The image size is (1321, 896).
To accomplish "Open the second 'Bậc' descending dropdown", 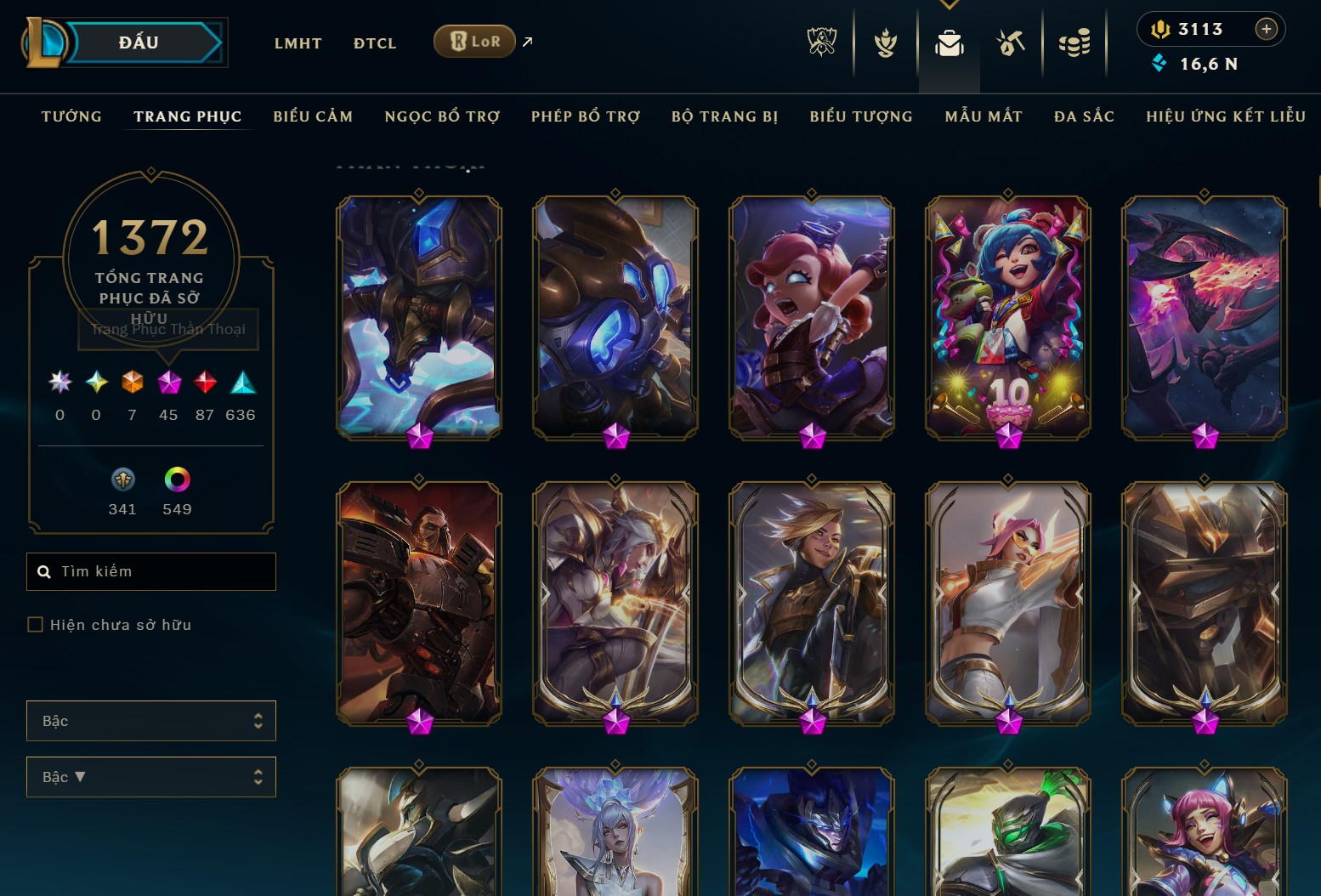I will [150, 776].
